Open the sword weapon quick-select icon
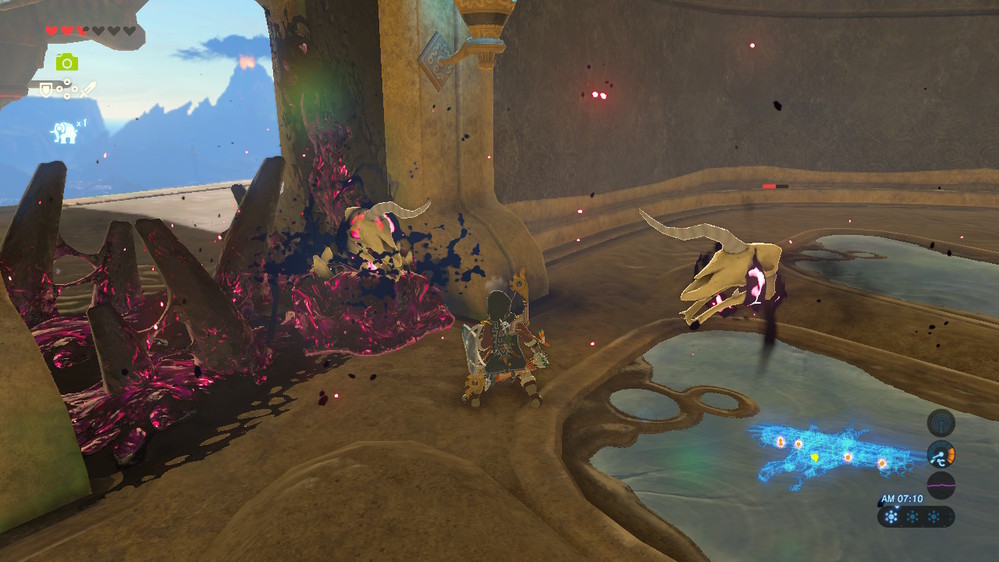 [89, 90]
